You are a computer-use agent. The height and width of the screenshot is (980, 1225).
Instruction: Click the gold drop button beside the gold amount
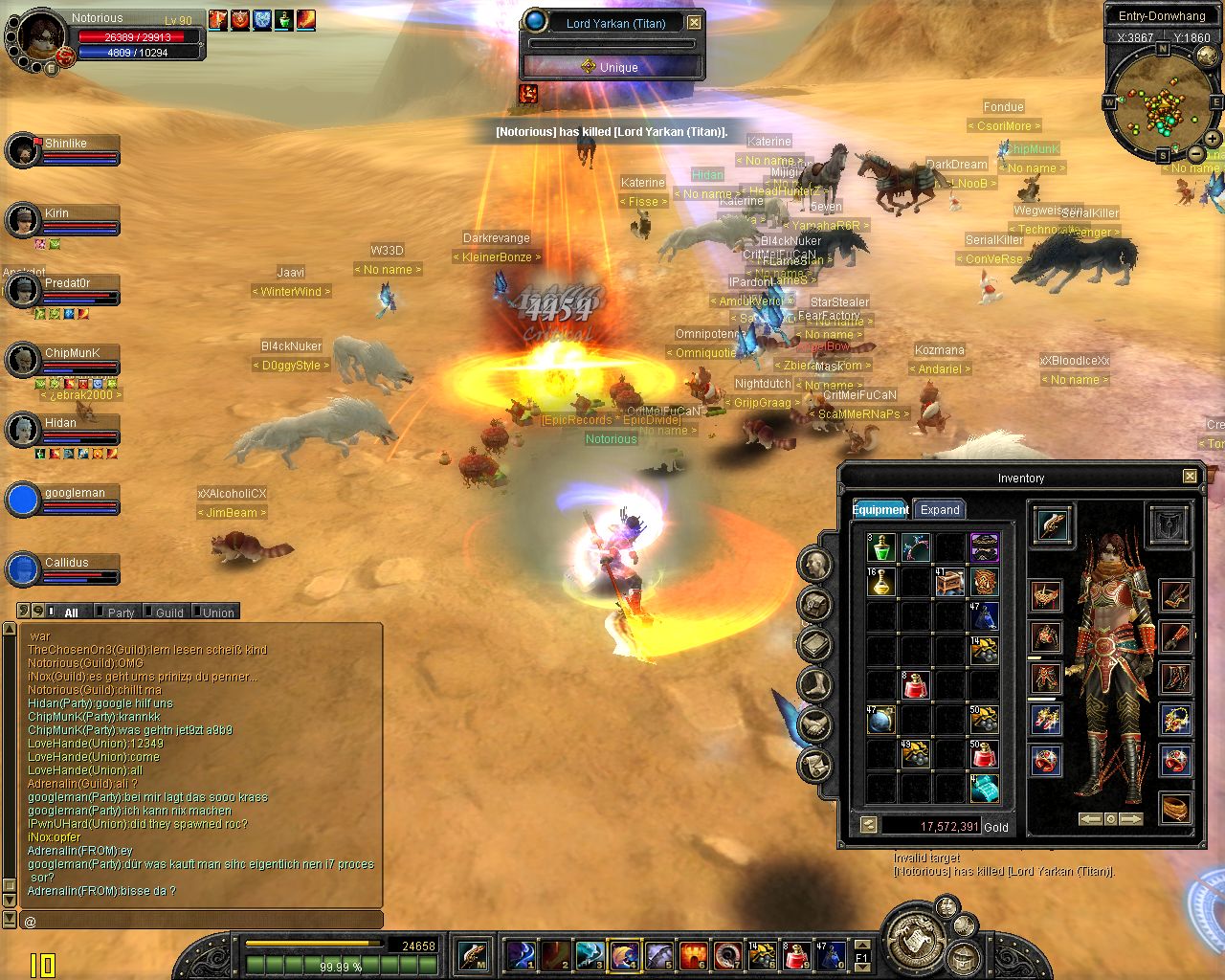click(x=869, y=825)
